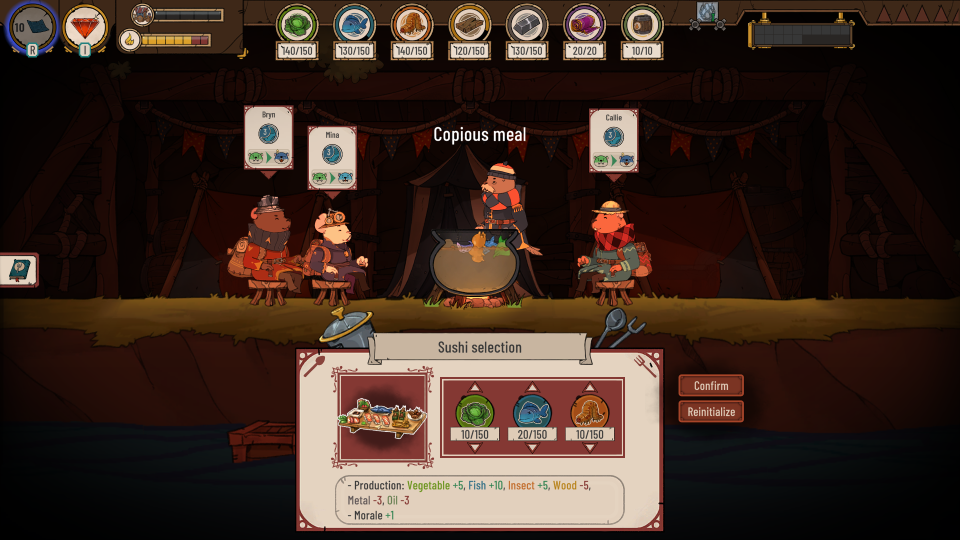Screen dimensions: 960x540
Task: Increase vegetable amount with up arrow
Action: [x=475, y=388]
